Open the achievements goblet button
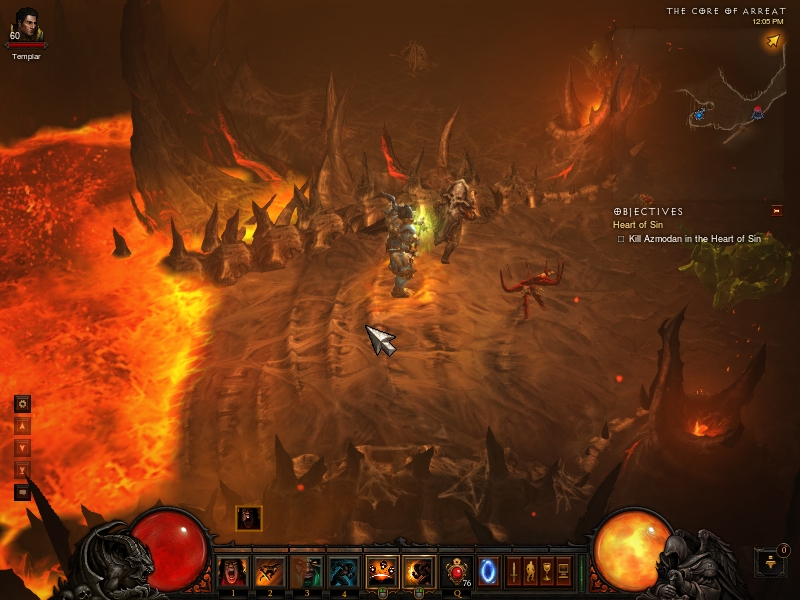Viewport: 800px width, 600px height. point(546,572)
